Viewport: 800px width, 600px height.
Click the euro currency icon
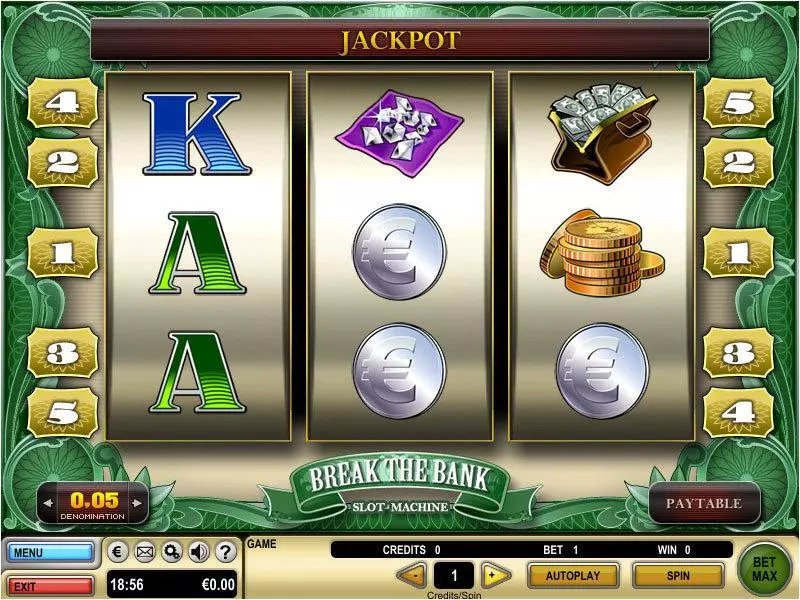117,551
